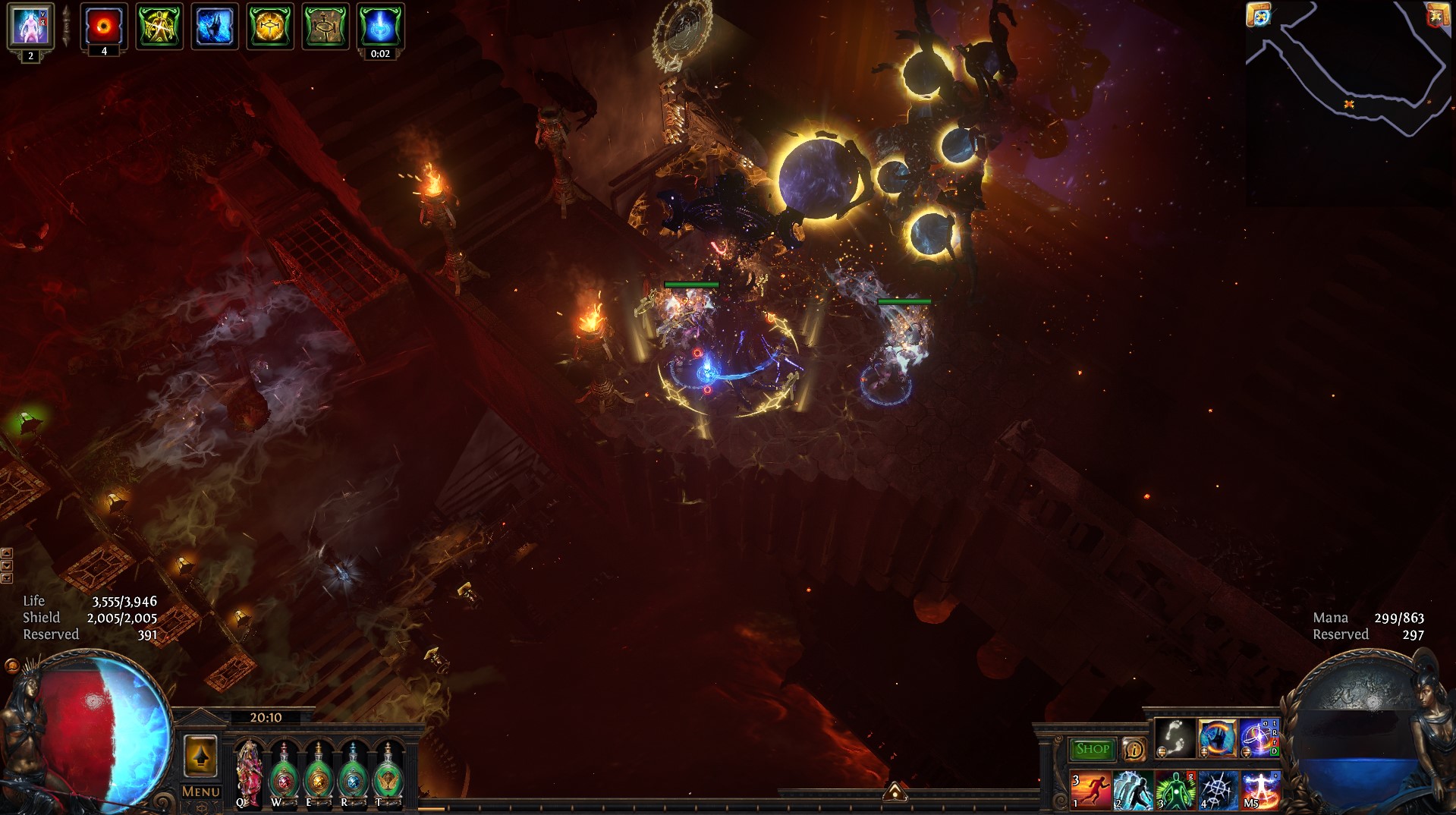Activate the green glowing-figure skill
The width and height of the screenshot is (1456, 815).
[1175, 790]
